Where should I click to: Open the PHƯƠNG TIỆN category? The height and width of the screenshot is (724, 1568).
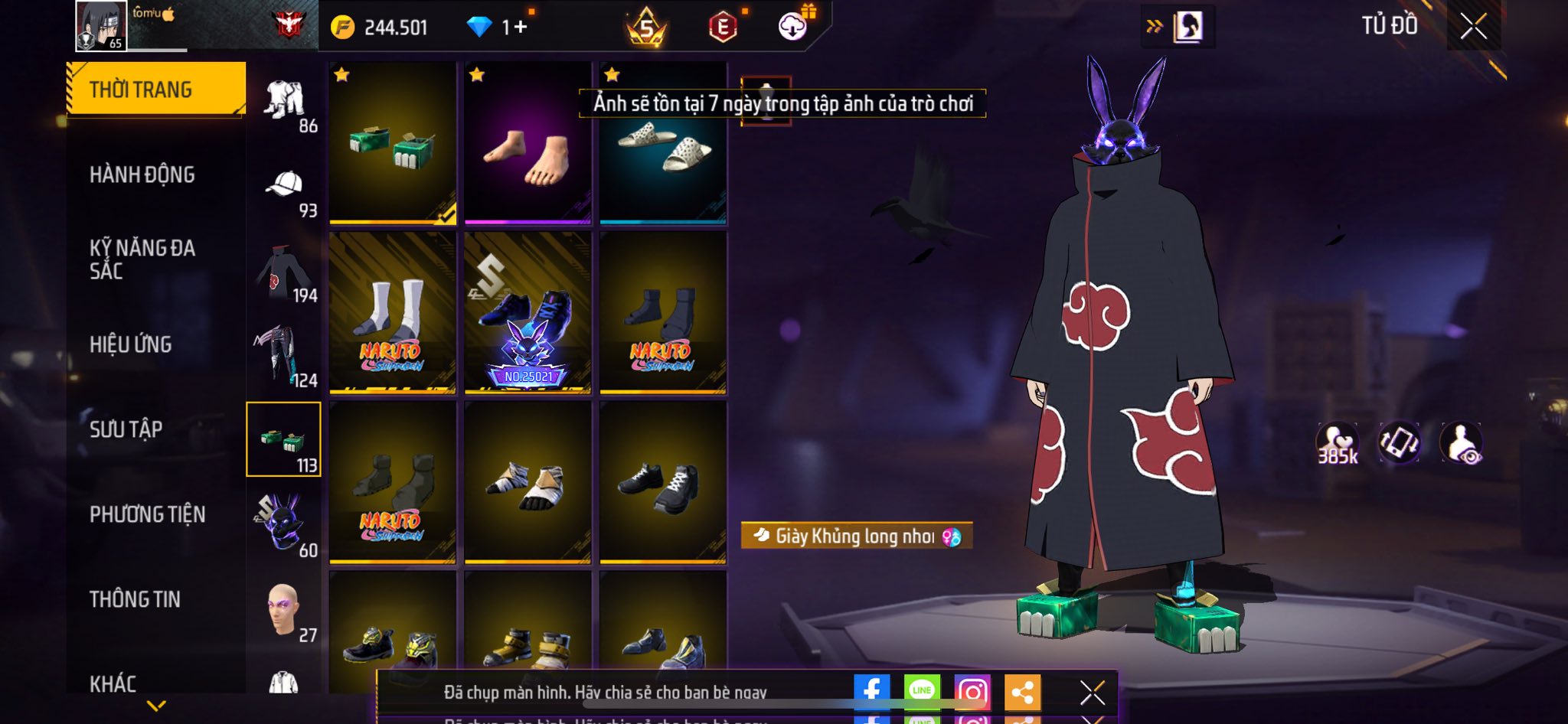[x=148, y=514]
